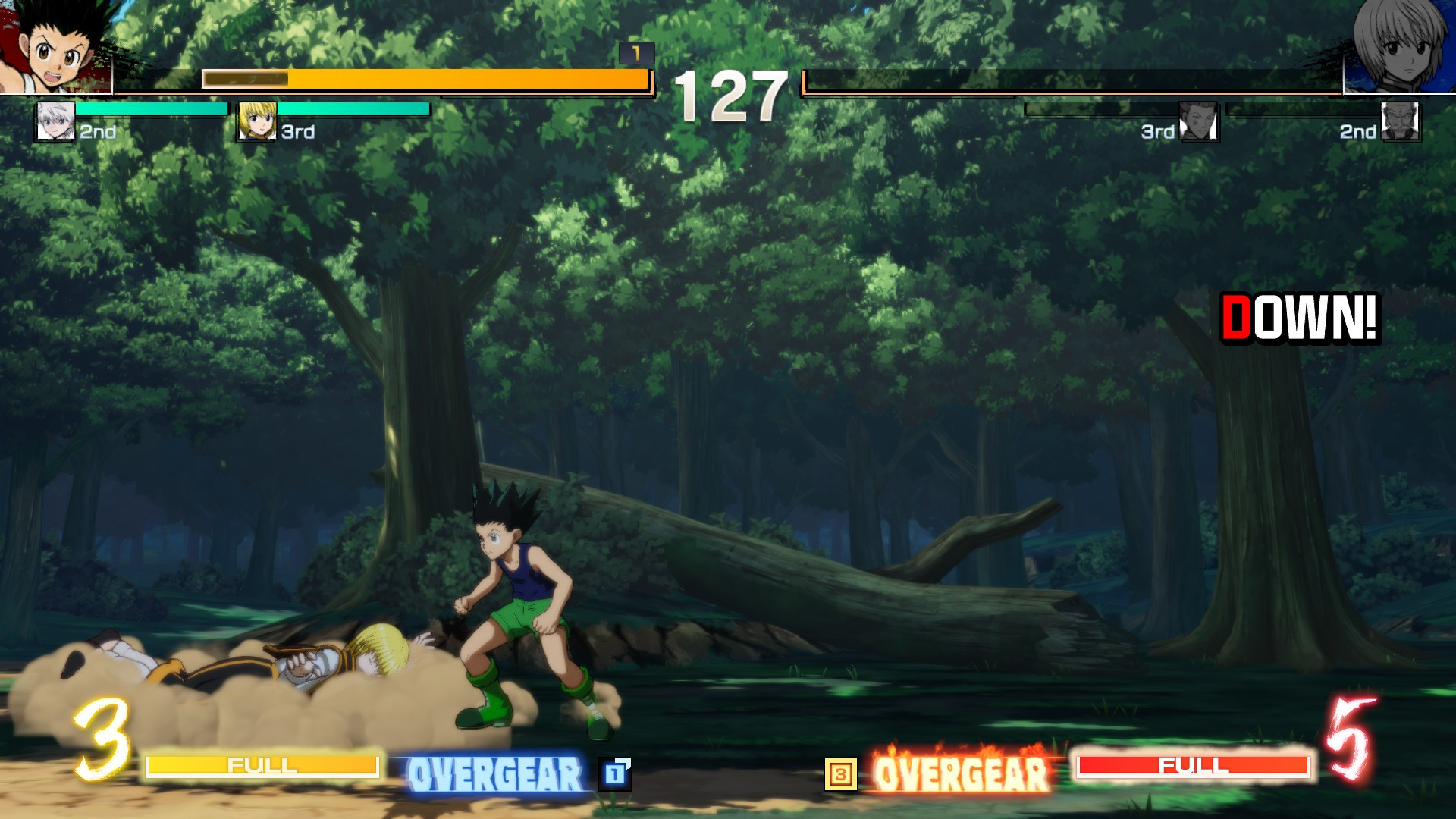Click Hisoka's grayed-out portrait labeled 3rd
1456x819 pixels.
click(1198, 121)
